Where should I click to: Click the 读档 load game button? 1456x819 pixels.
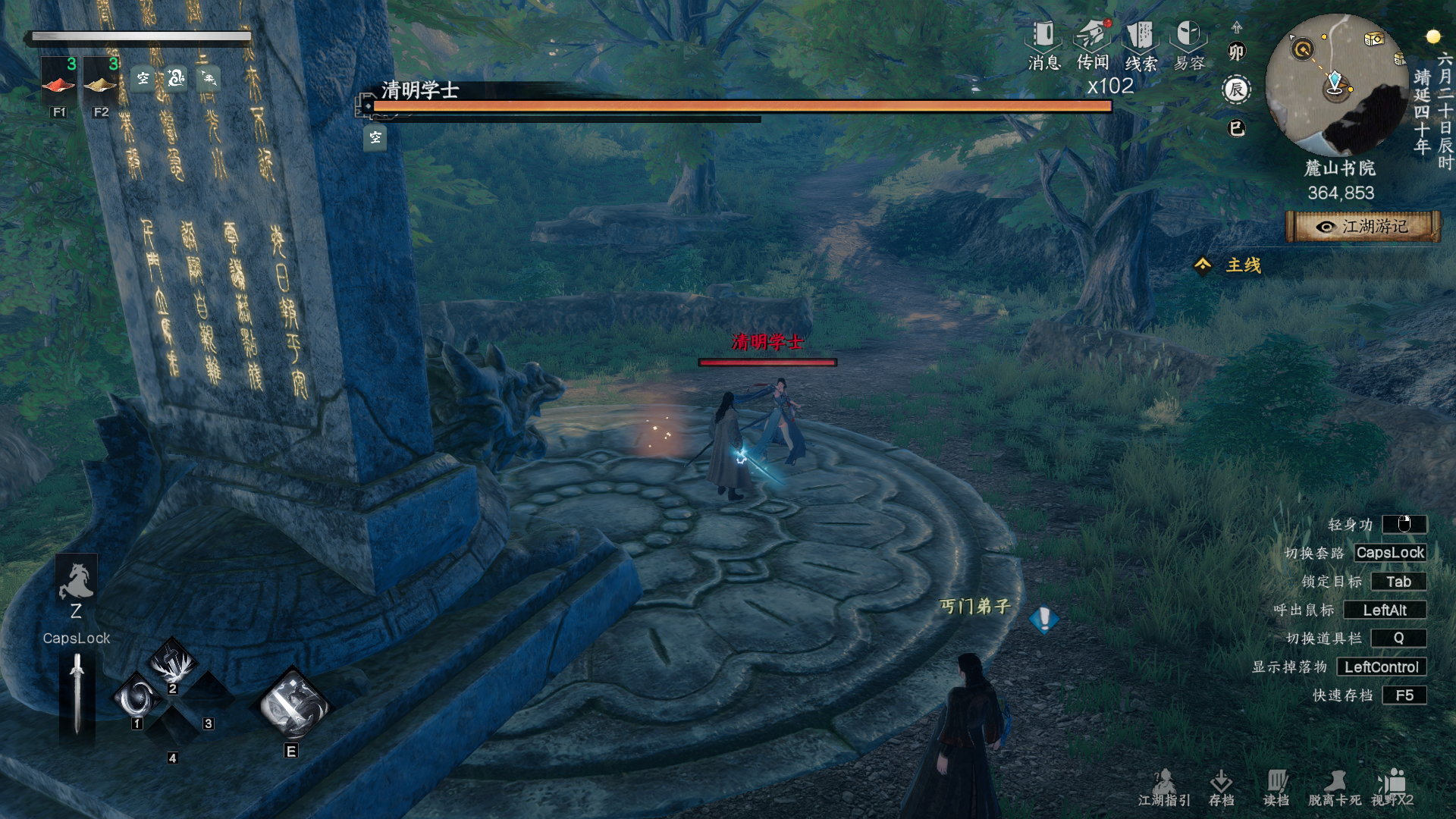(x=1276, y=787)
